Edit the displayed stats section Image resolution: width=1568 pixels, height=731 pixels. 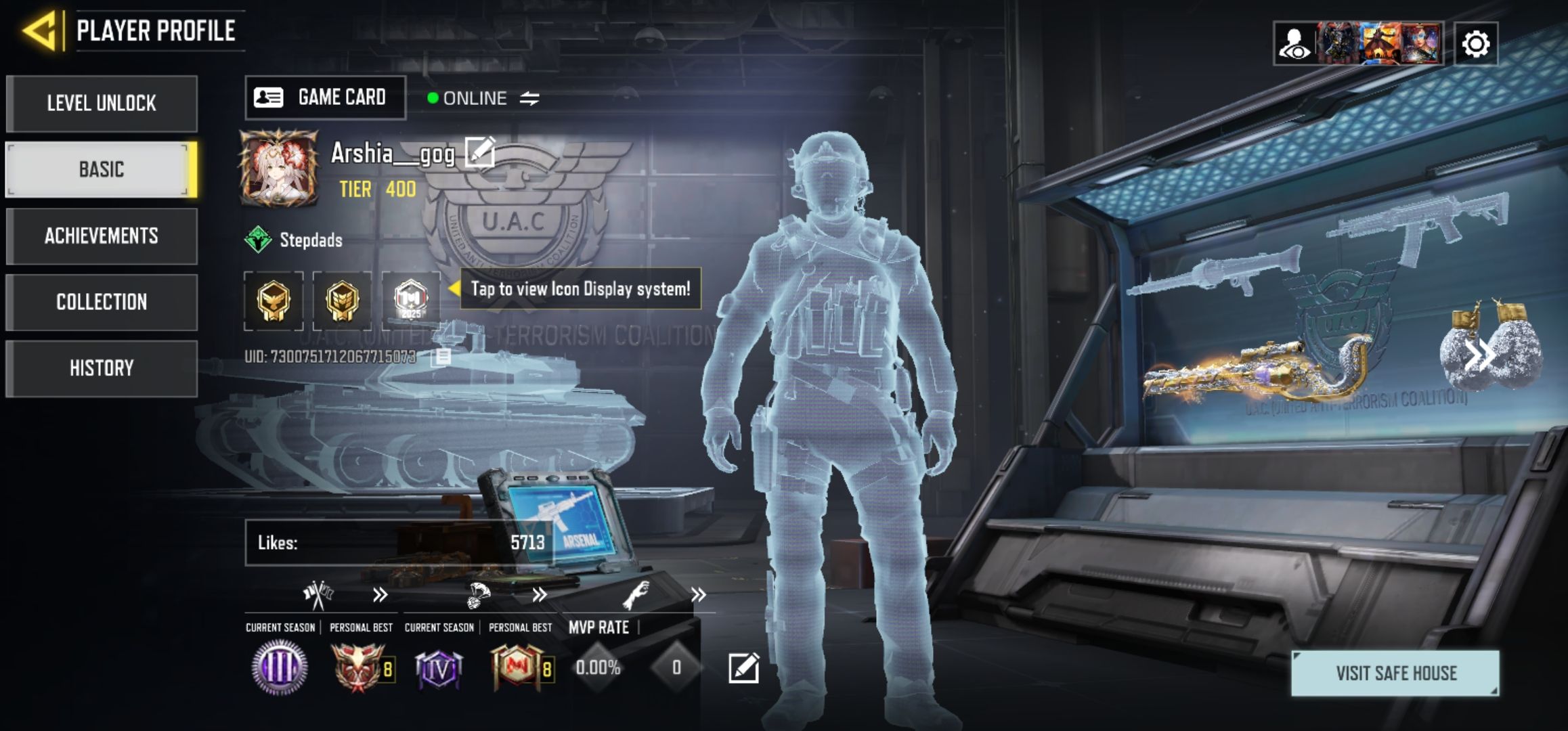pos(743,669)
